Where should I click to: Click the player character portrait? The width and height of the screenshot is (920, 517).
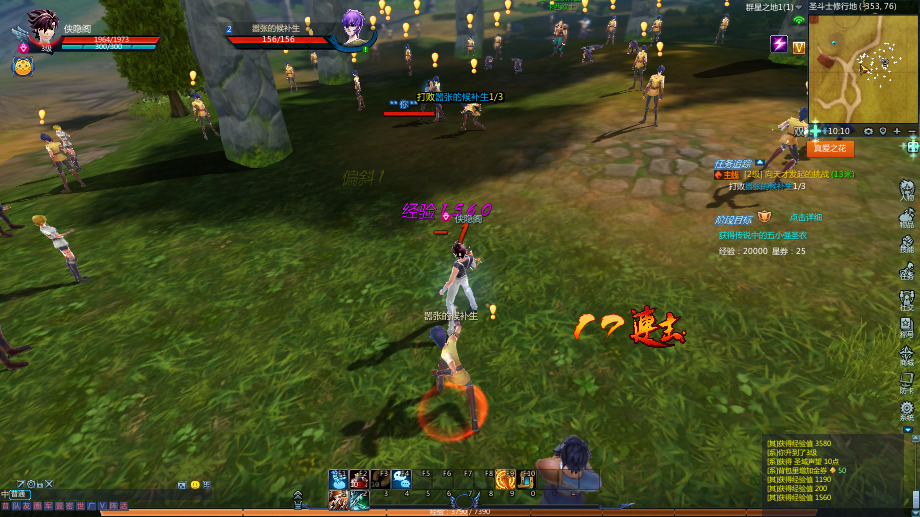tap(41, 26)
